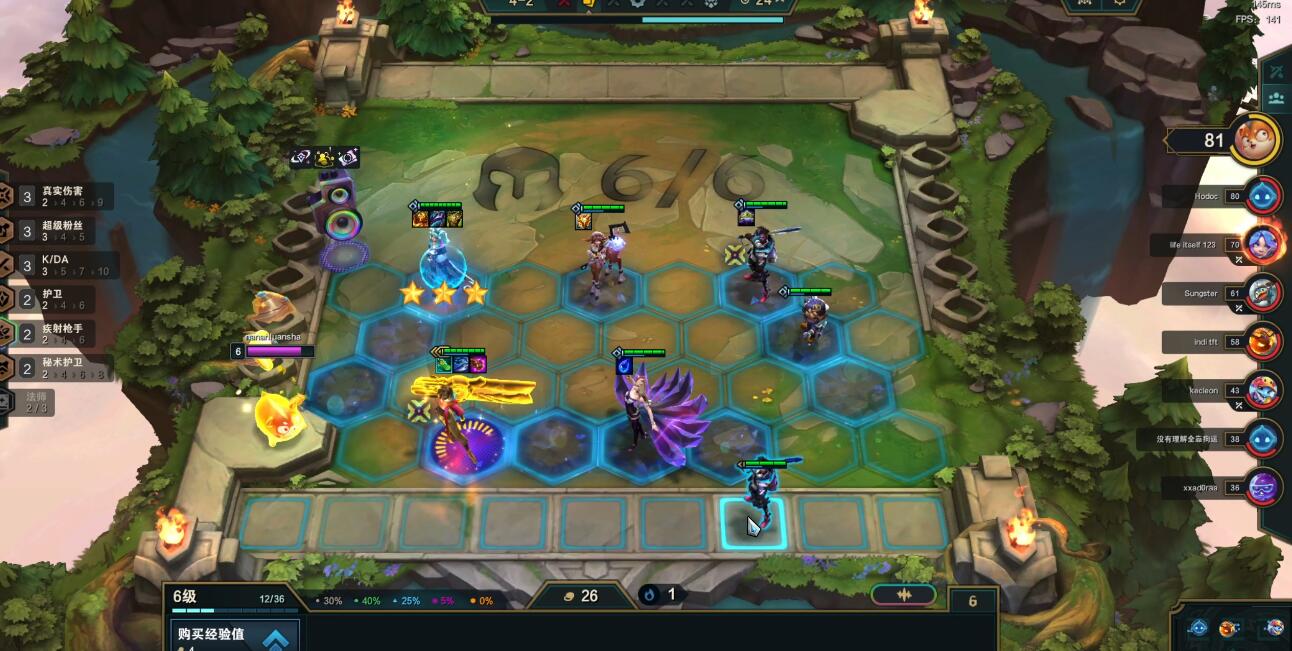Screen dimensions: 1292x651
Task: Toggle the crossed-swords combat panel tab
Action: (1276, 71)
